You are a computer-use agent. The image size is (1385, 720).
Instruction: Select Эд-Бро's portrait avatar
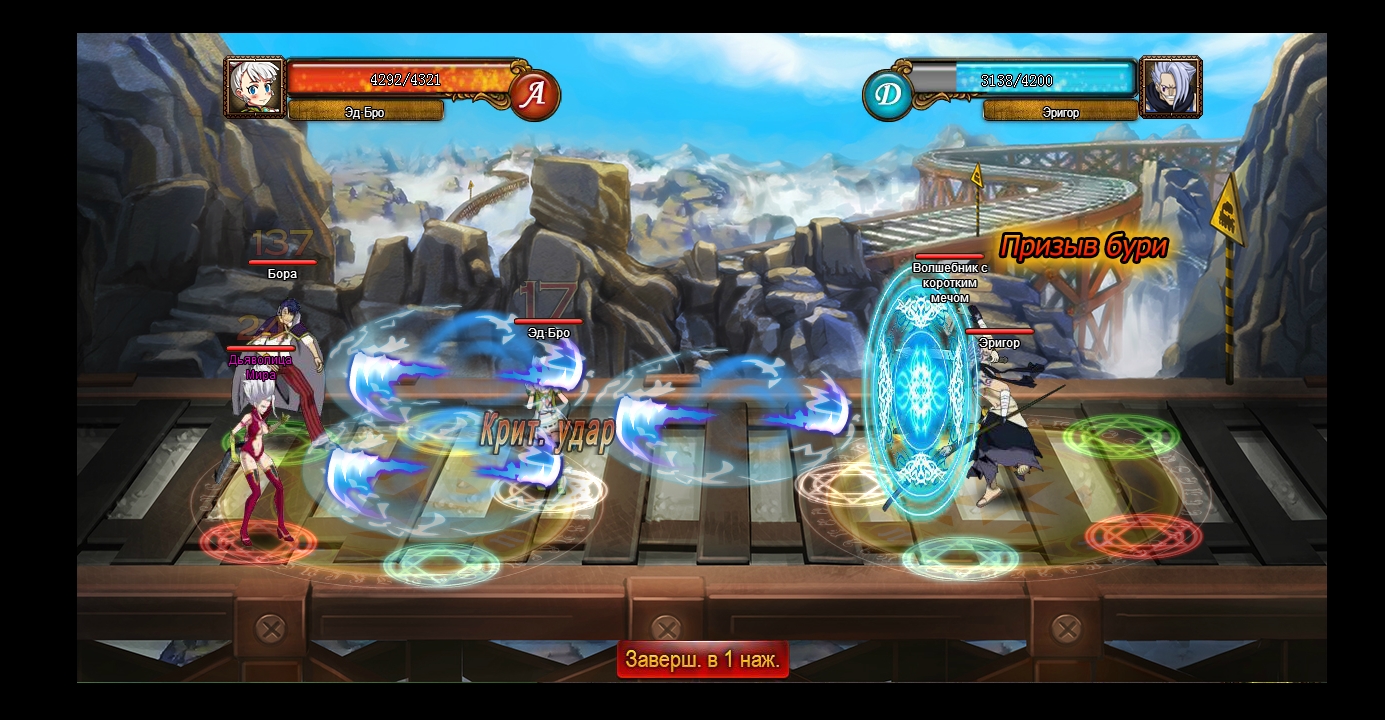(x=254, y=87)
